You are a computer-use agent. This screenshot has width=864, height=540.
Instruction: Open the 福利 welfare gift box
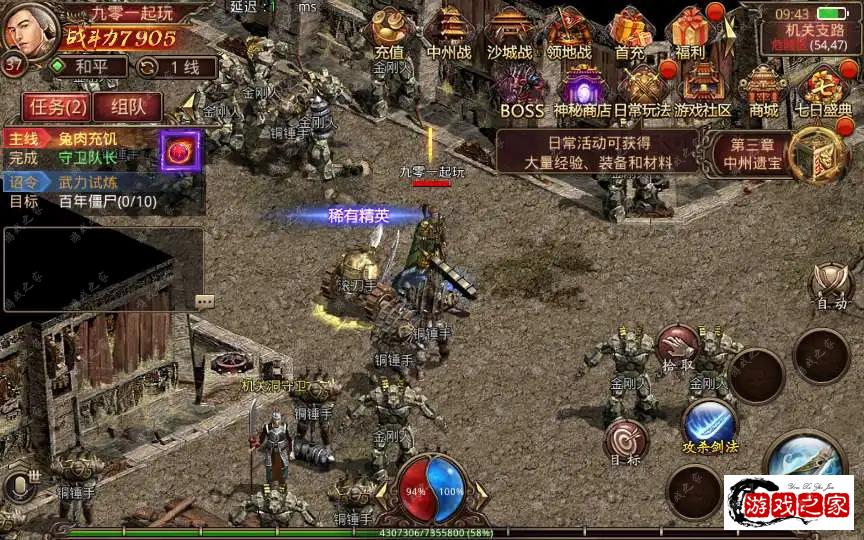click(690, 34)
